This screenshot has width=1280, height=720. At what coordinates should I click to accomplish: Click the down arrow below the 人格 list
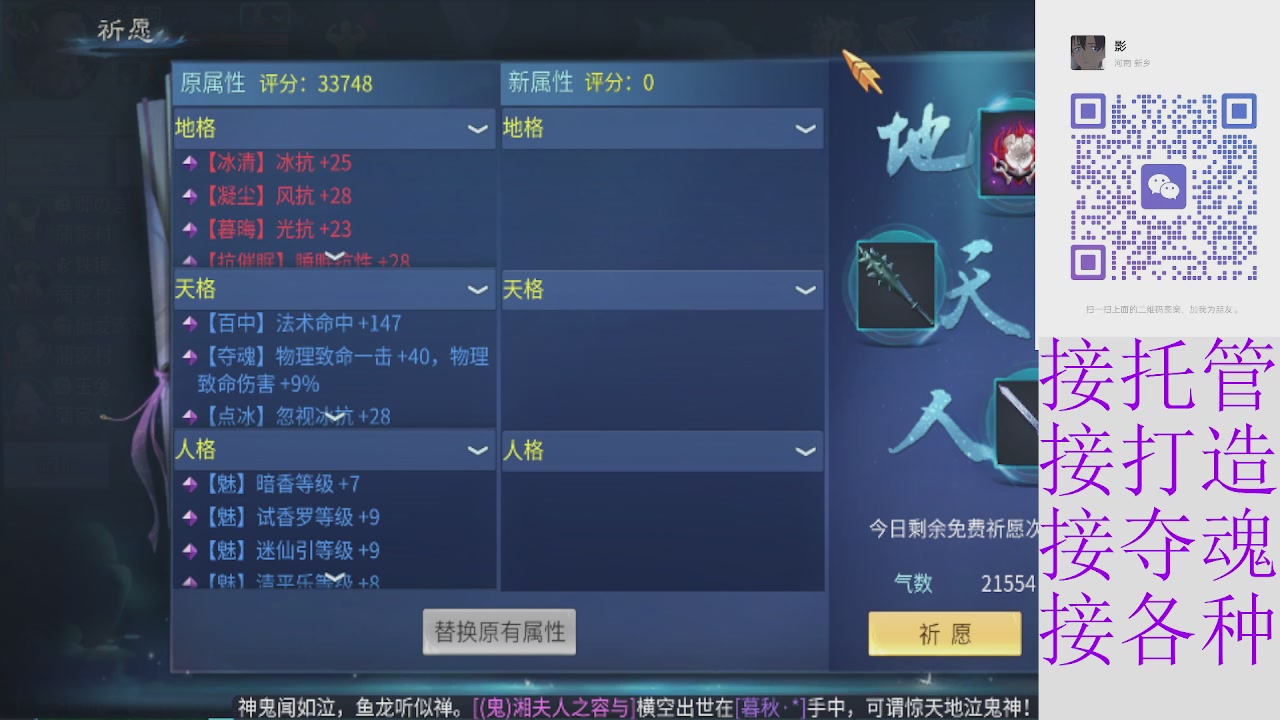[333, 578]
